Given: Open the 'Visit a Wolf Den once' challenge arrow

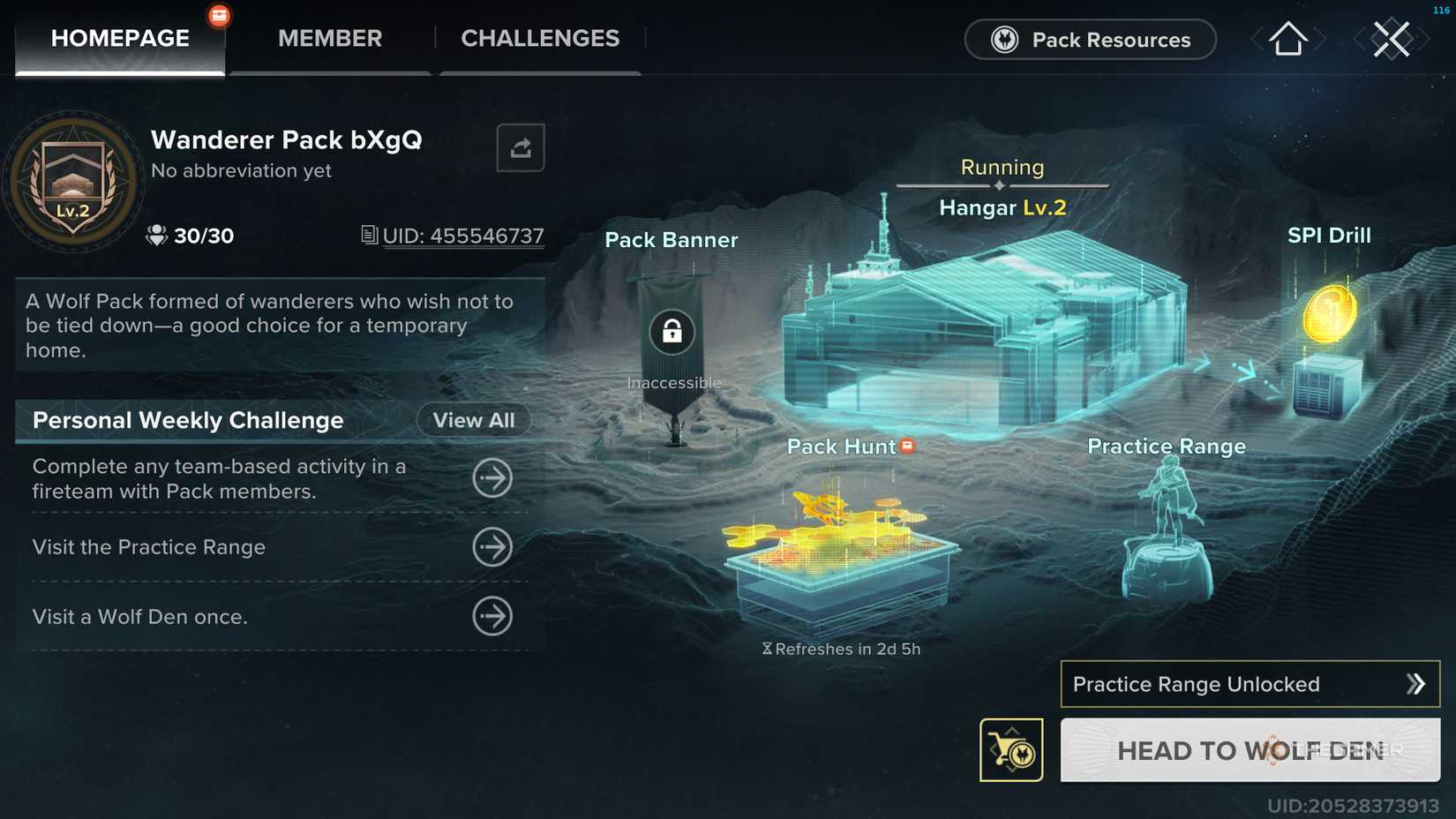Looking at the screenshot, I should click(494, 617).
